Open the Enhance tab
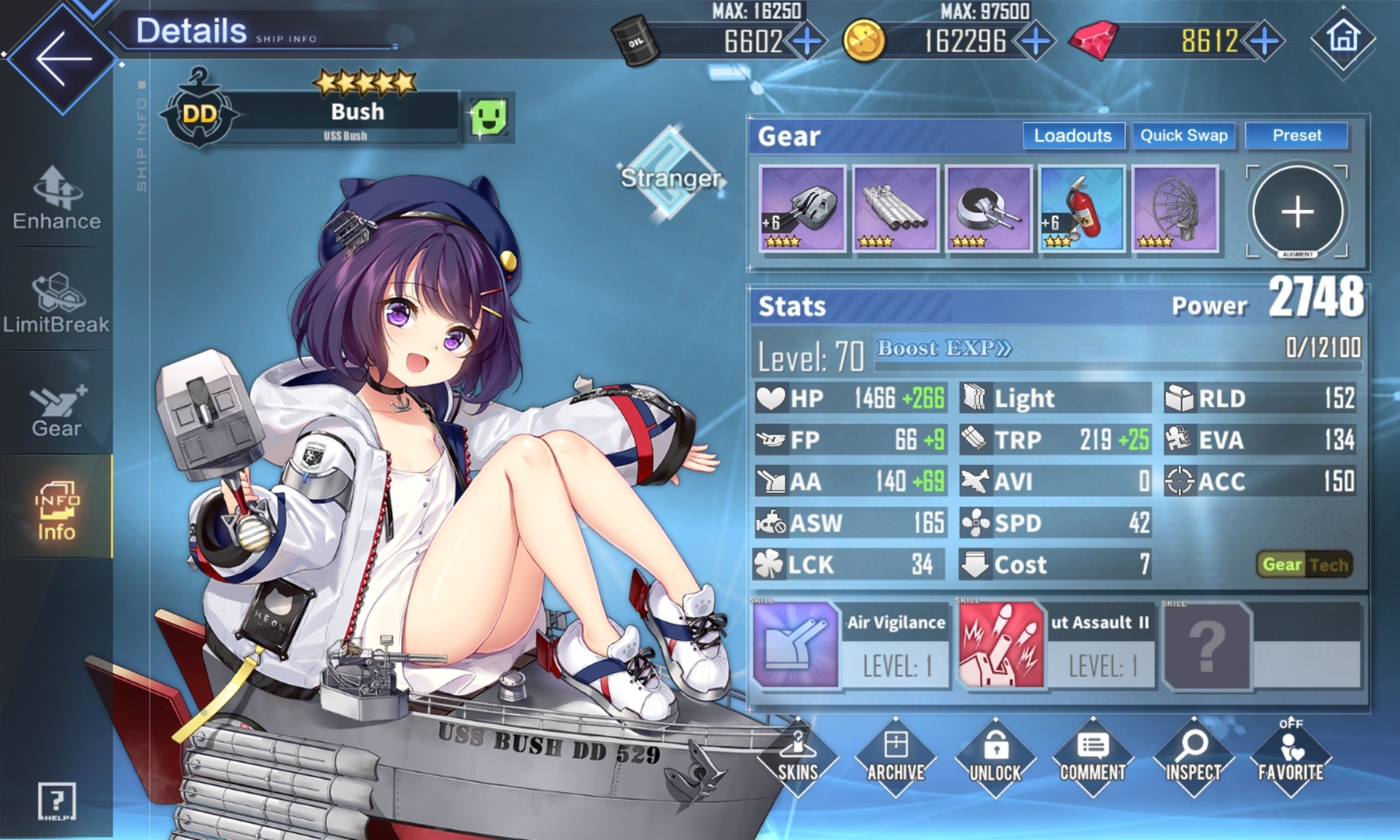The height and width of the screenshot is (840, 1400). click(57, 198)
